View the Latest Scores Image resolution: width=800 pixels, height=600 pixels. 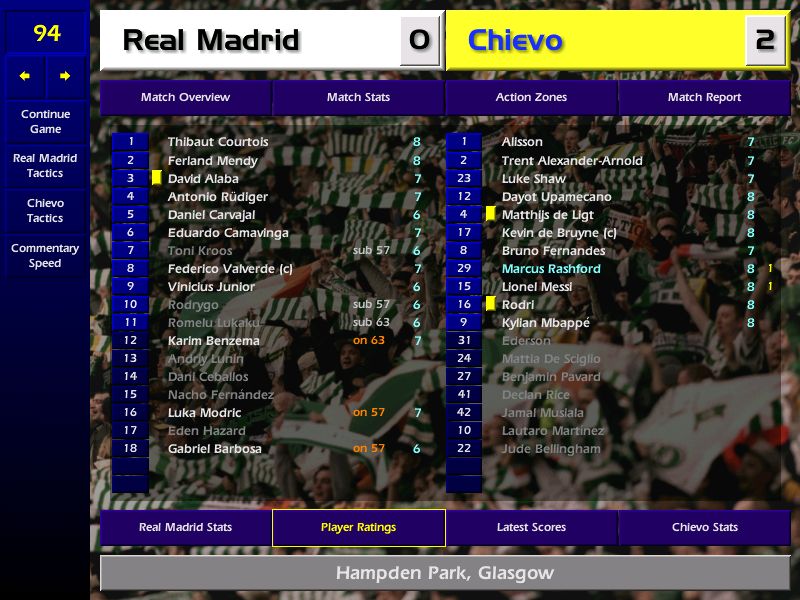[x=531, y=527]
